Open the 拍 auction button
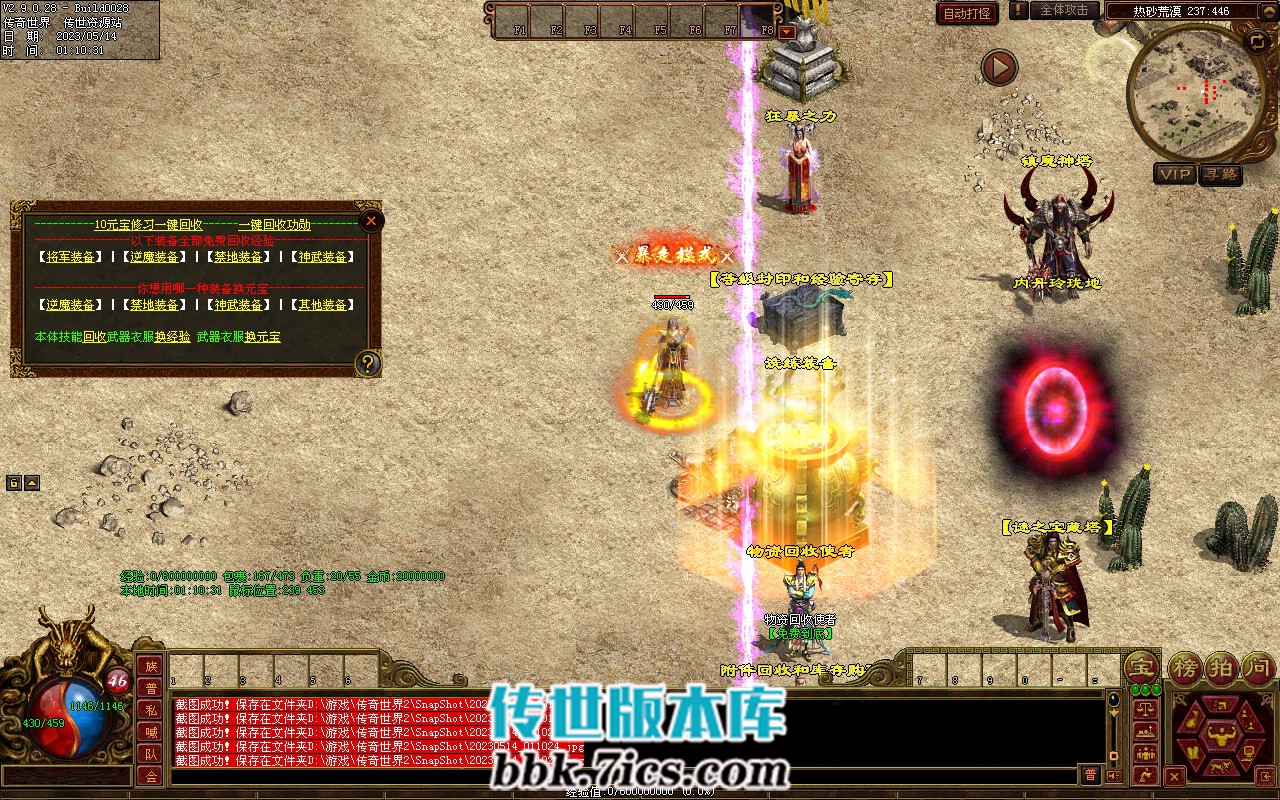 click(x=1223, y=668)
